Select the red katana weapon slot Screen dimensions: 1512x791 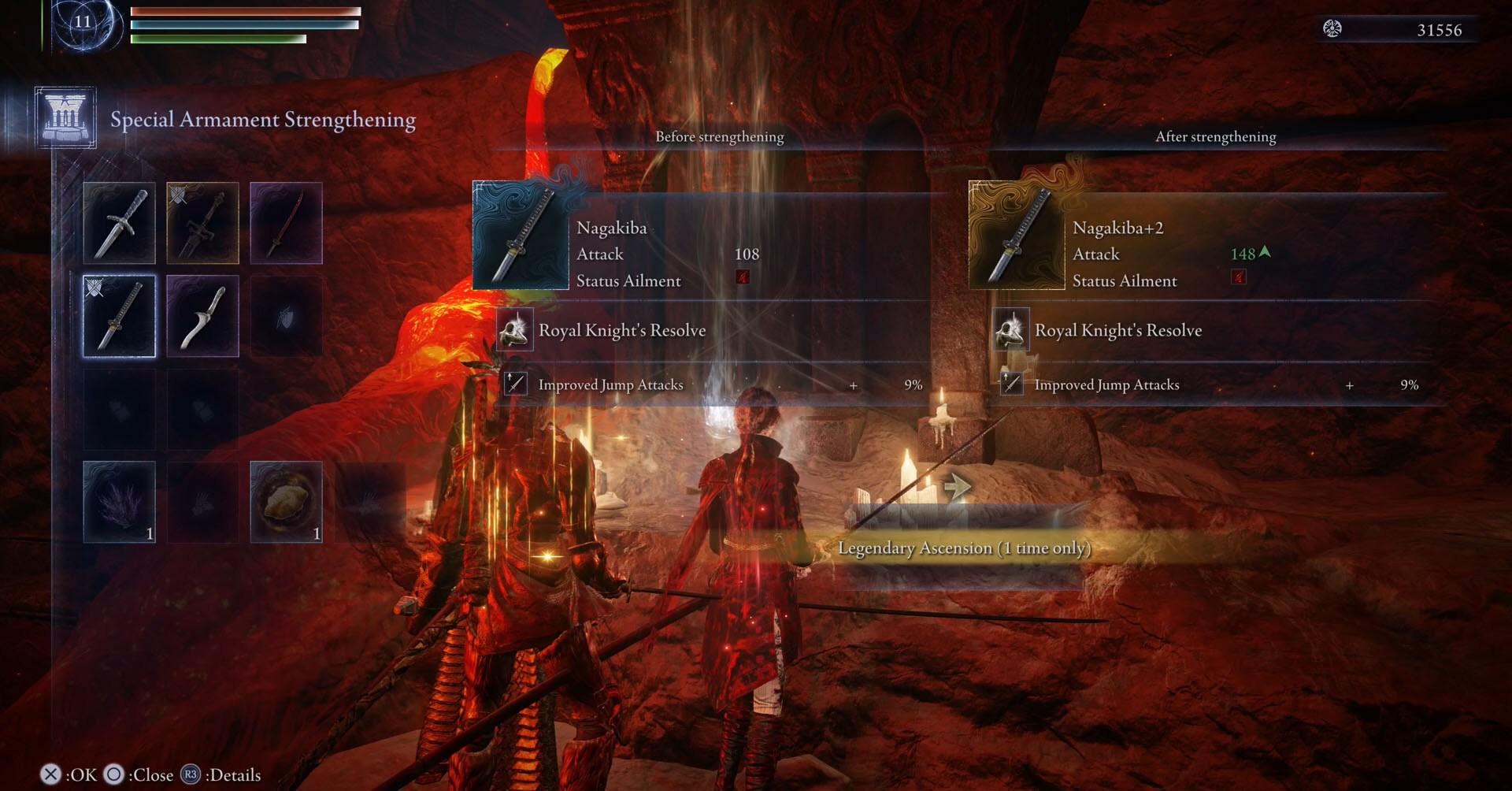point(286,223)
